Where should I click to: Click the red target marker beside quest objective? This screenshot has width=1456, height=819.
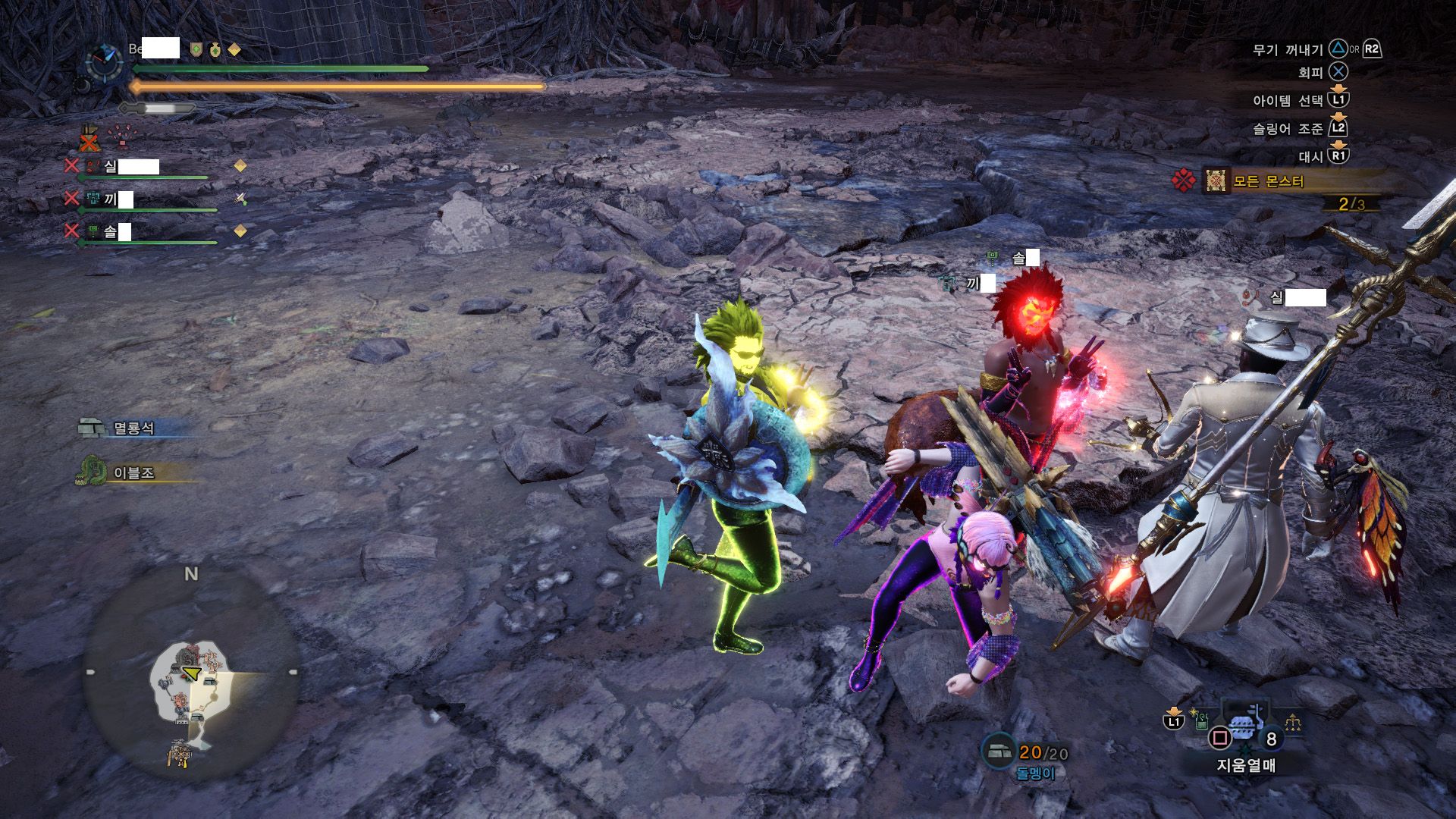pos(1183,180)
